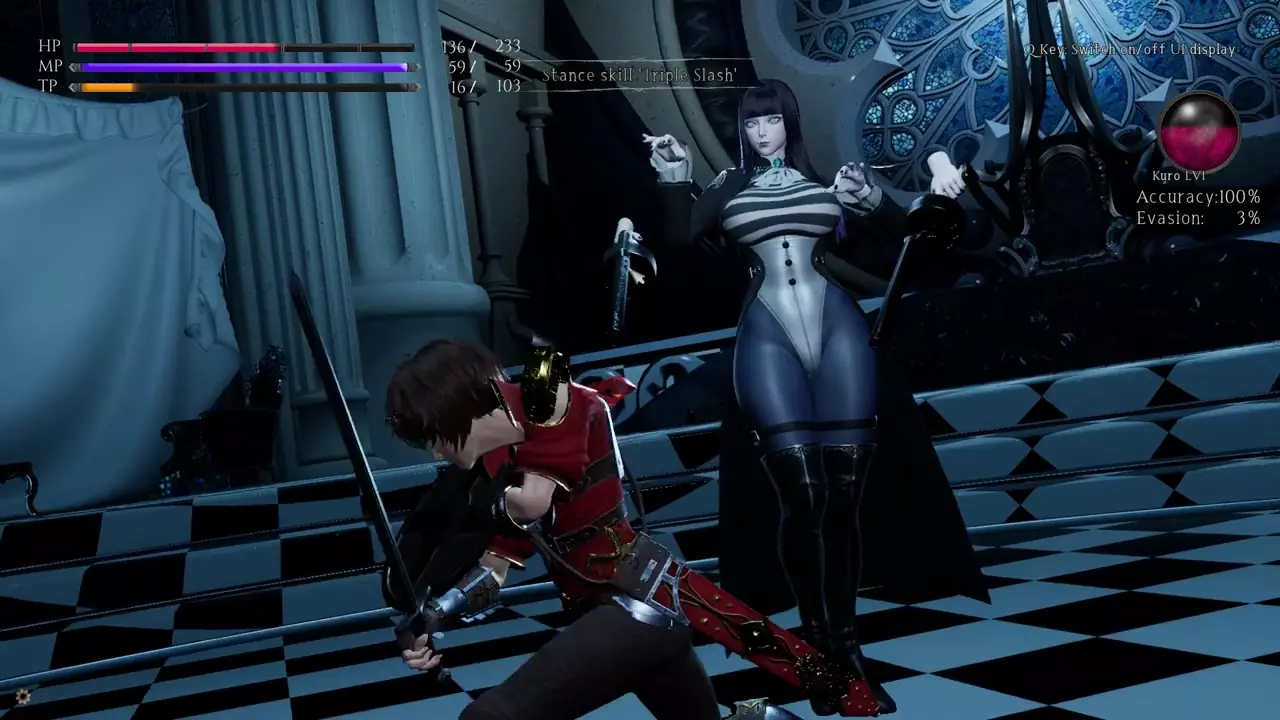1280x720 pixels.
Task: Select the Kuro enemy health orb
Action: coord(1199,131)
